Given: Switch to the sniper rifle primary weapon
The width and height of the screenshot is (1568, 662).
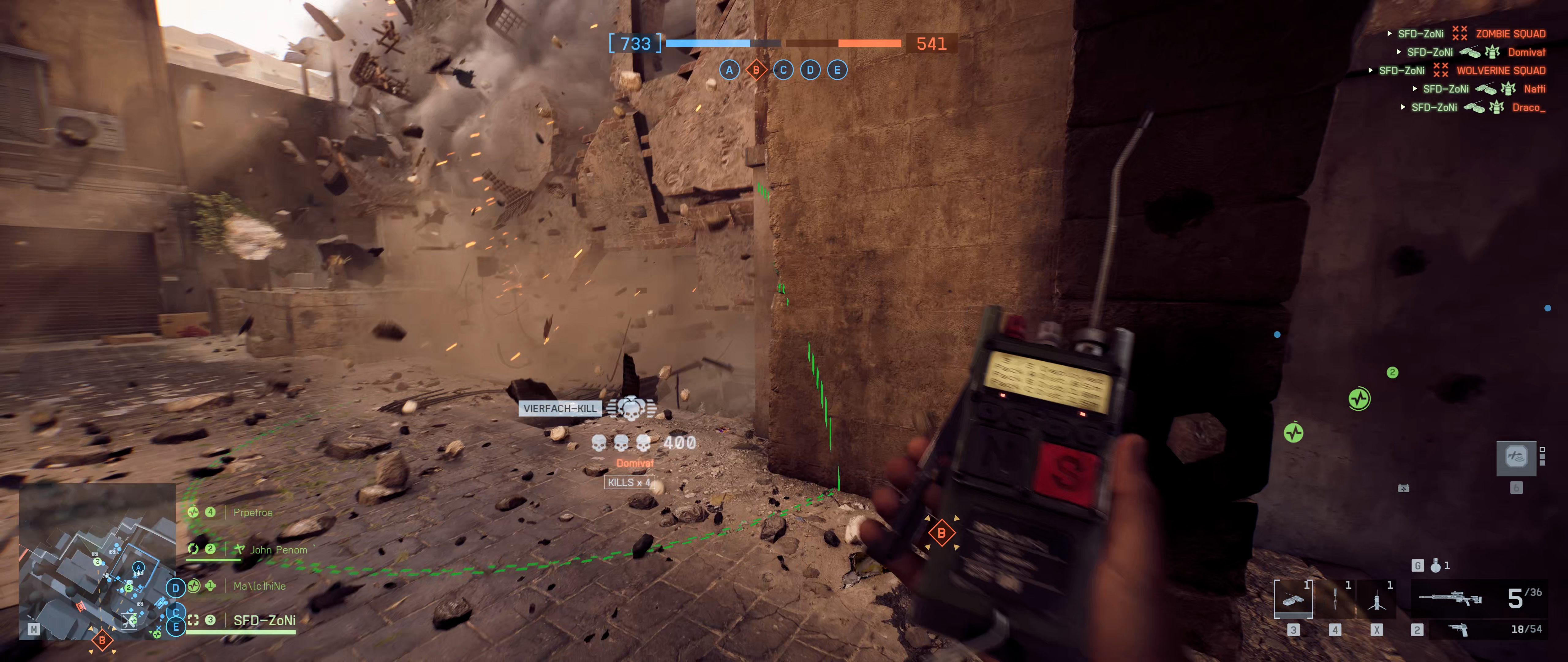Looking at the screenshot, I should [x=1450, y=599].
